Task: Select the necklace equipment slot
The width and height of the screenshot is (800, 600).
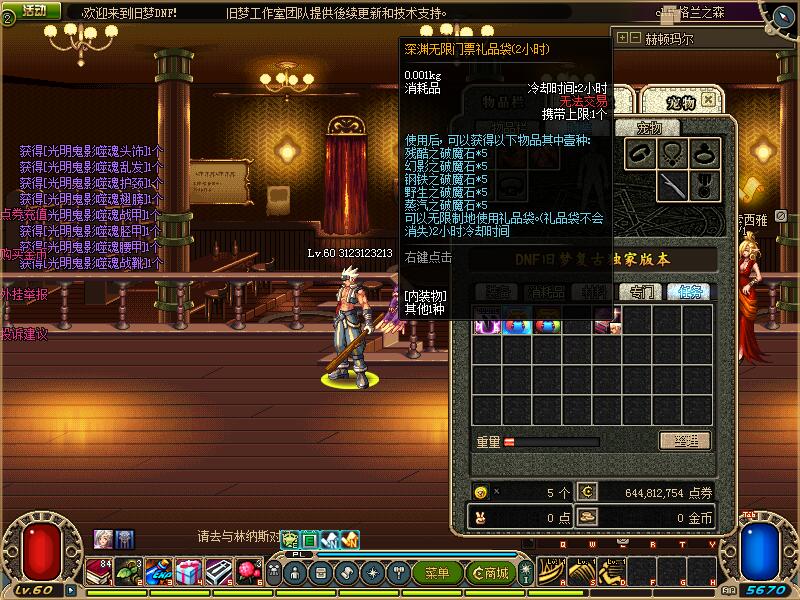Action: pyautogui.click(x=673, y=154)
